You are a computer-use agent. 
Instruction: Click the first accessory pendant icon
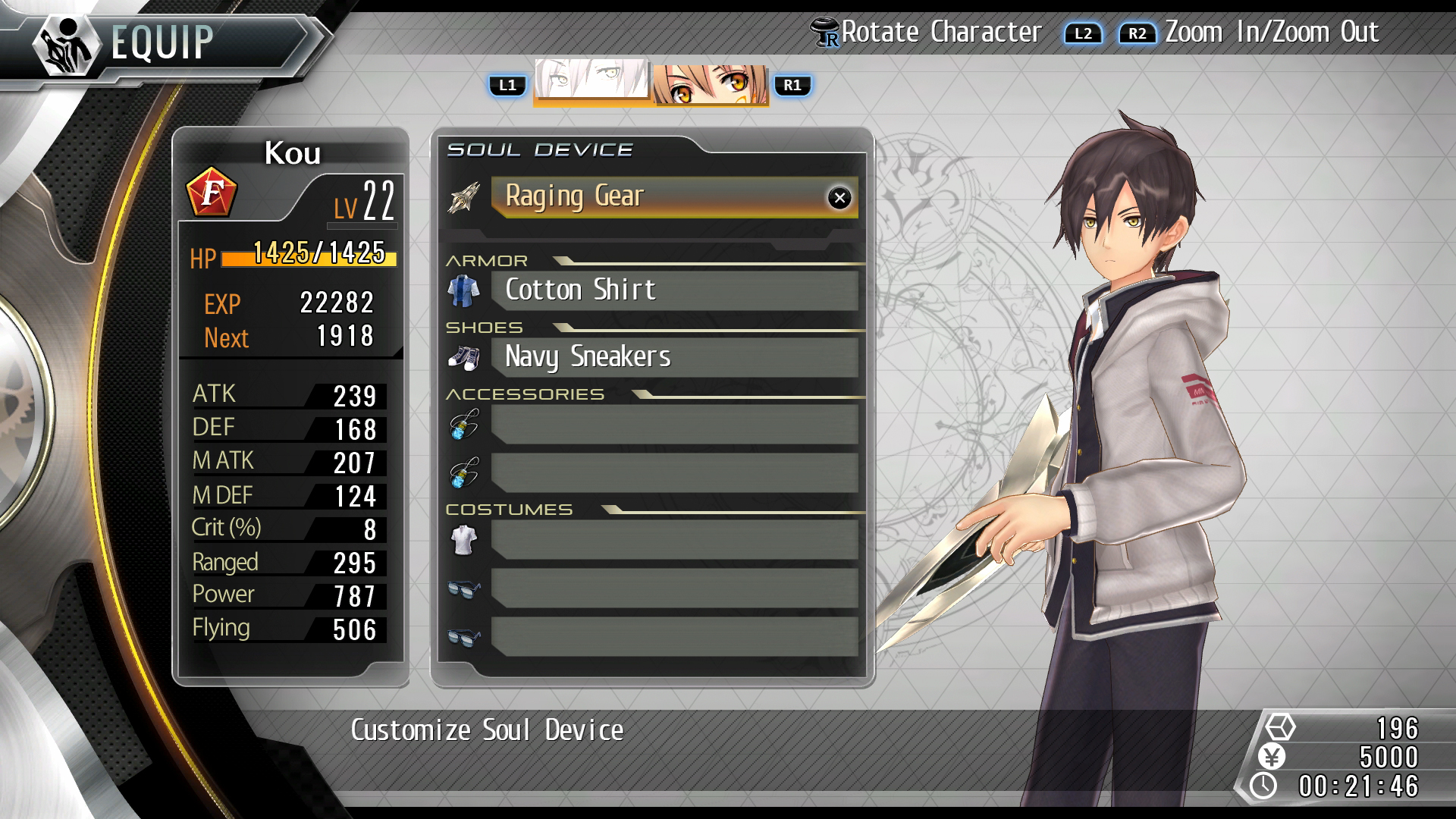point(466,426)
